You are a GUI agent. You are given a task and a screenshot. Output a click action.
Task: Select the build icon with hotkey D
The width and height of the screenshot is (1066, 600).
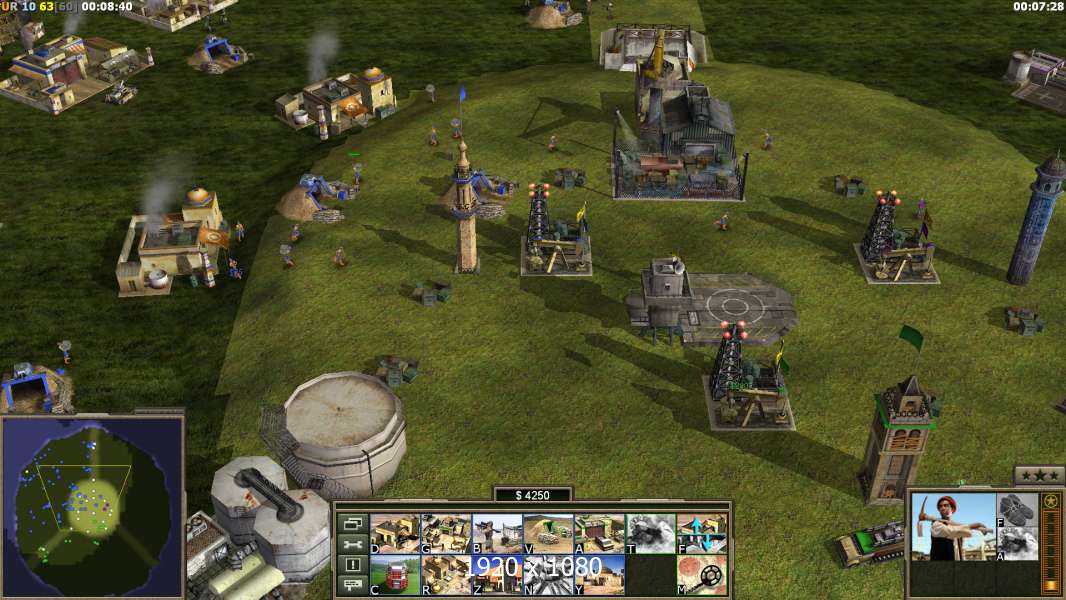pos(395,534)
